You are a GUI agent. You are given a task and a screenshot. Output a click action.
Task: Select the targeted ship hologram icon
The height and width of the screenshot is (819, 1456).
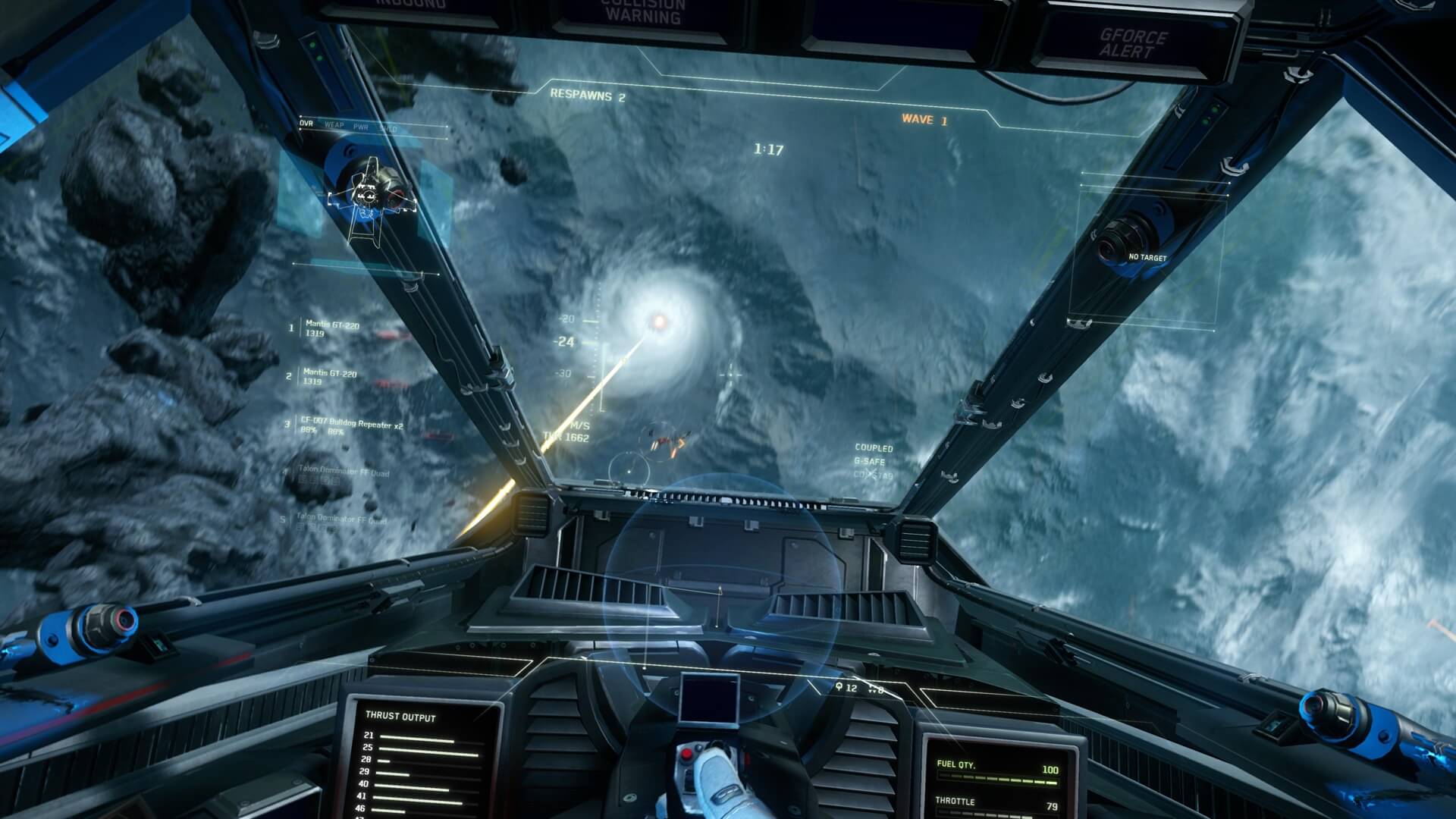(x=370, y=193)
